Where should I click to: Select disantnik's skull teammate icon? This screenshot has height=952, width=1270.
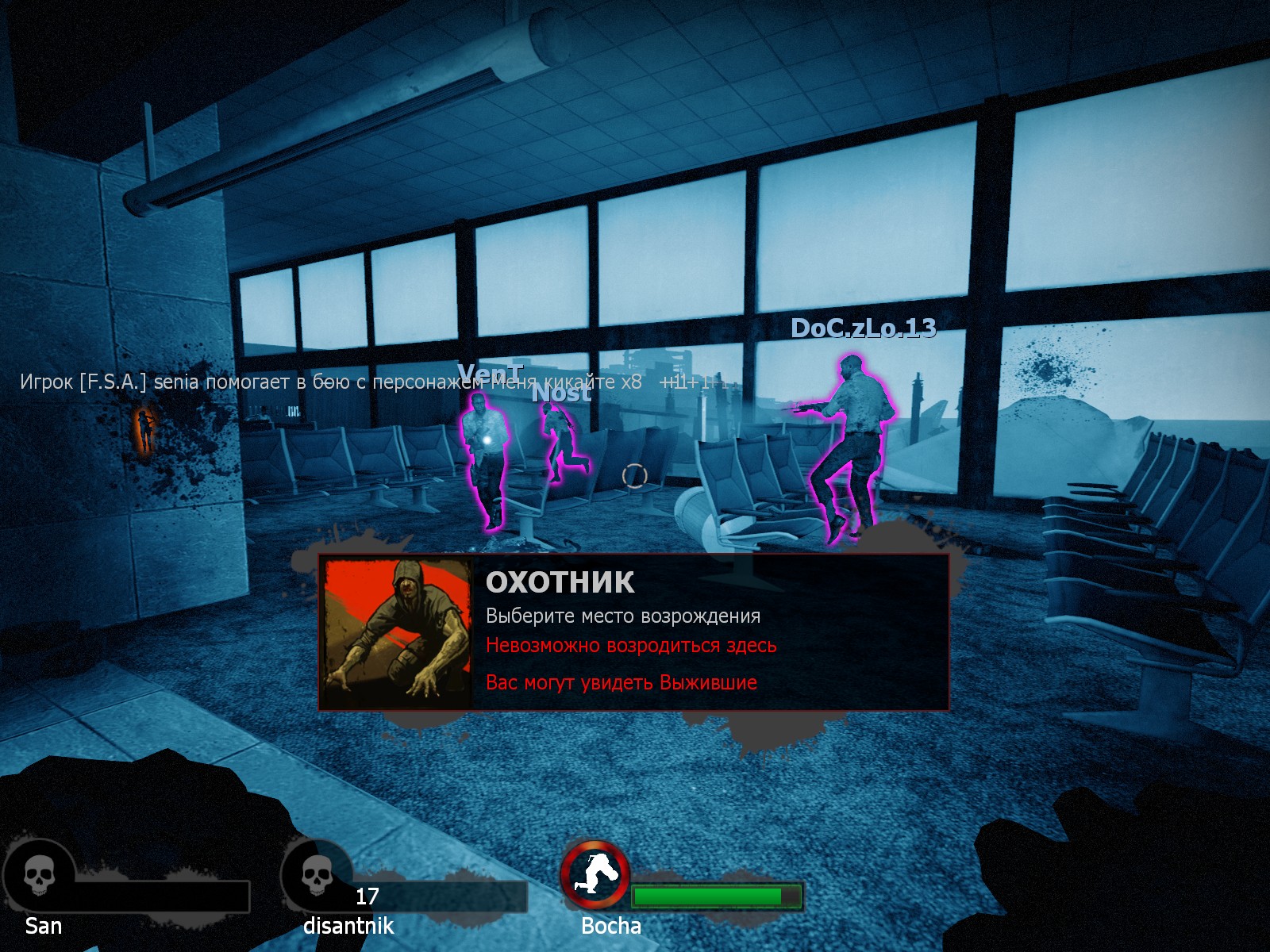click(x=317, y=877)
